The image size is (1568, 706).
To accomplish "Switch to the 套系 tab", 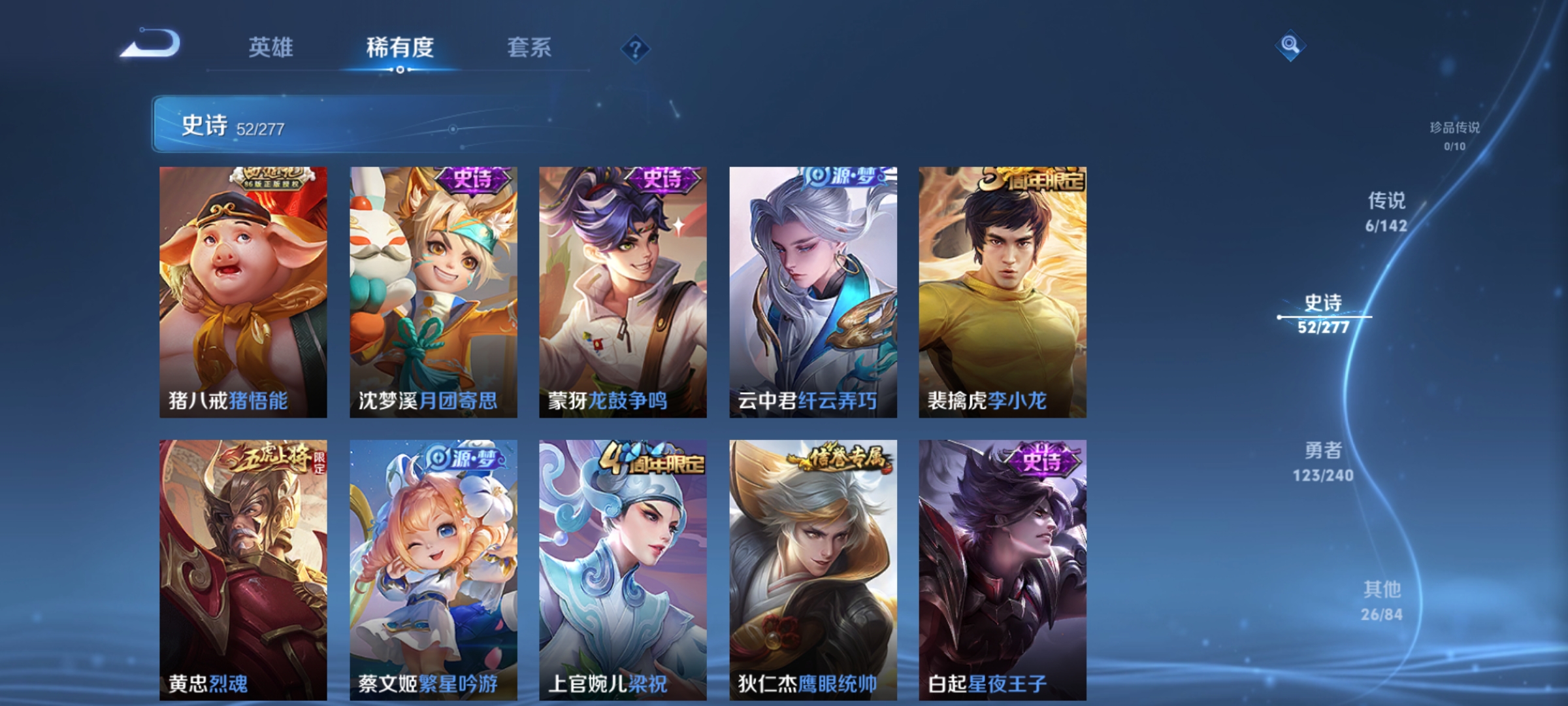I will 531,47.
